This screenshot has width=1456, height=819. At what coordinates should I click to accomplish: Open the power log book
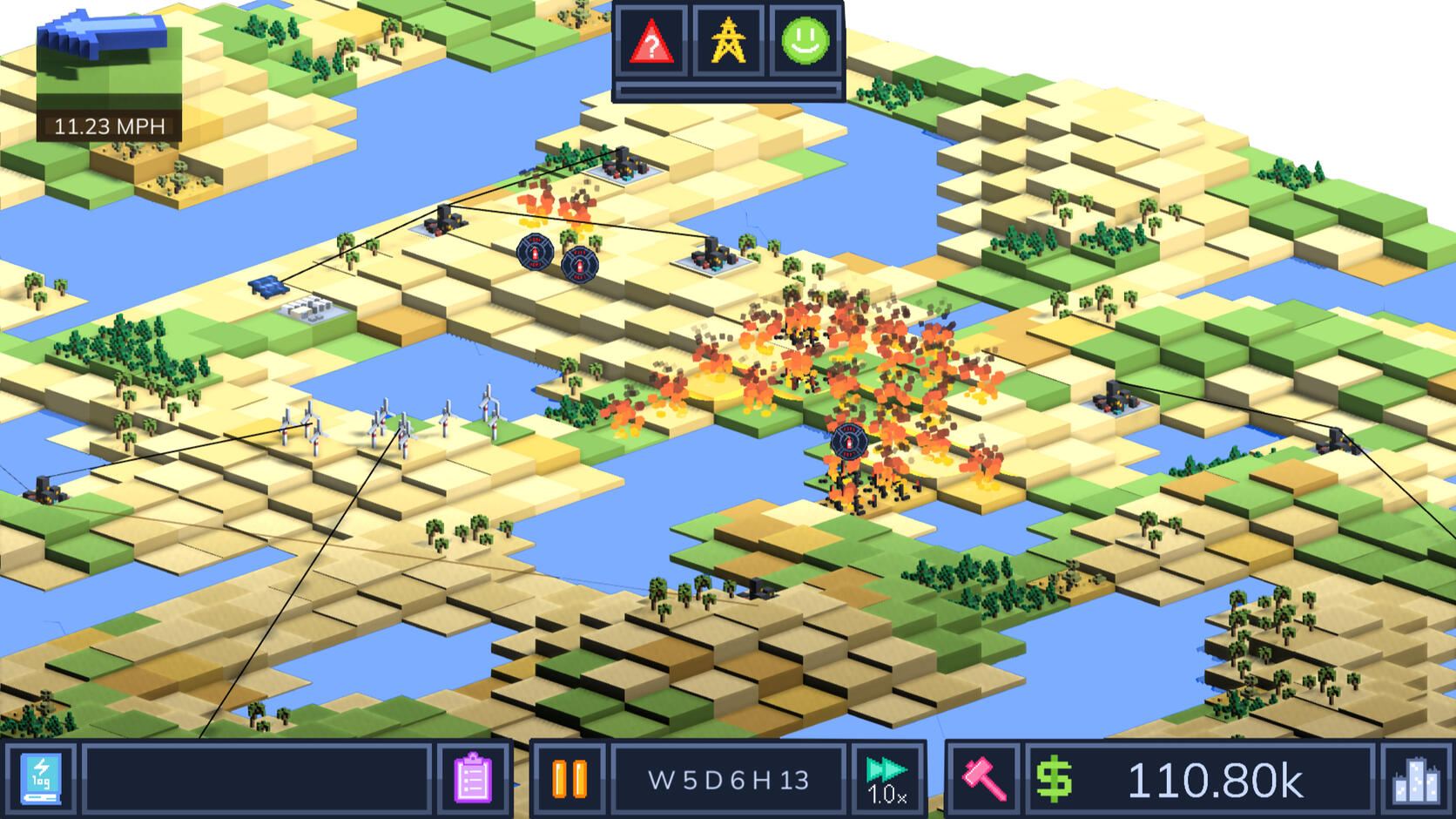(x=41, y=779)
